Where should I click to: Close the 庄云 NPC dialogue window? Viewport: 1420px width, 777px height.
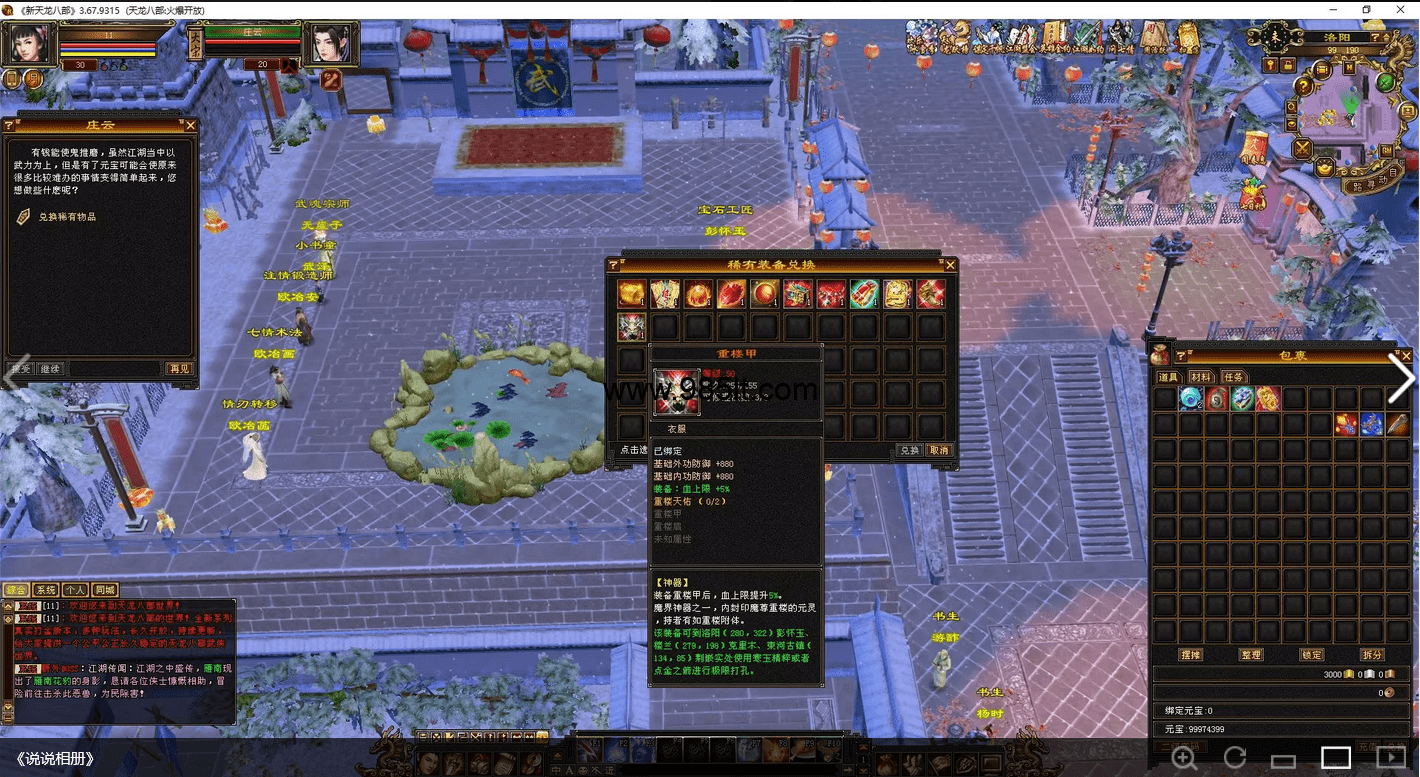(190, 126)
